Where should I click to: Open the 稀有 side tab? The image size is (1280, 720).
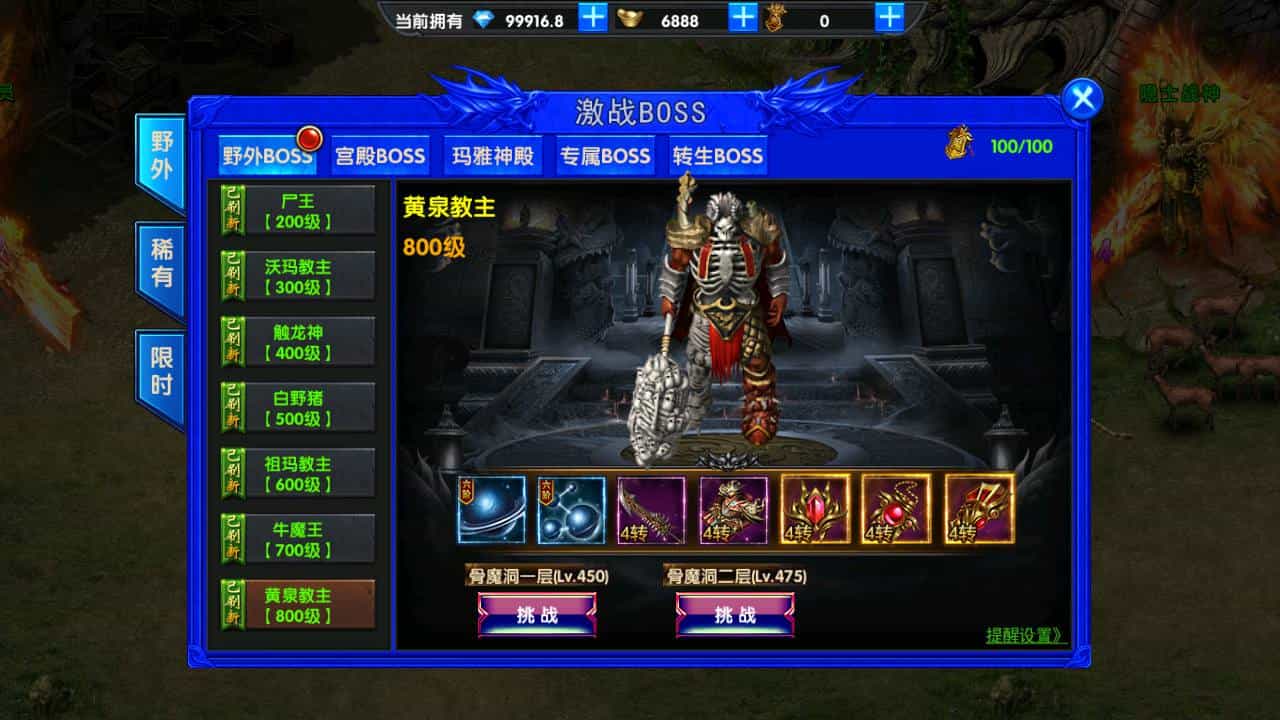[x=160, y=258]
